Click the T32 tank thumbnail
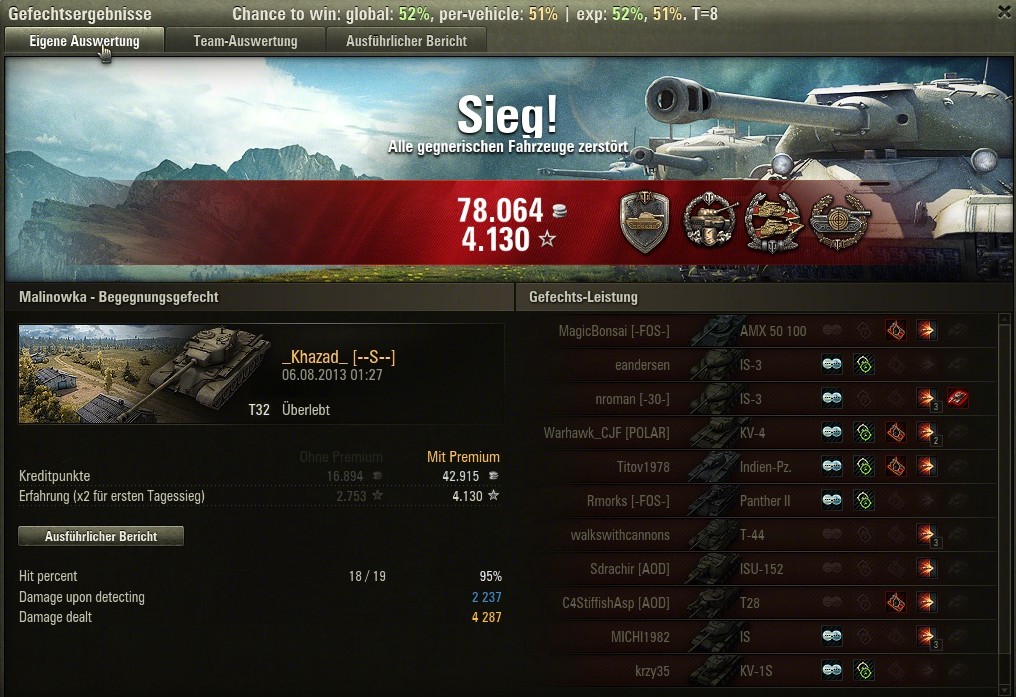 pos(146,373)
